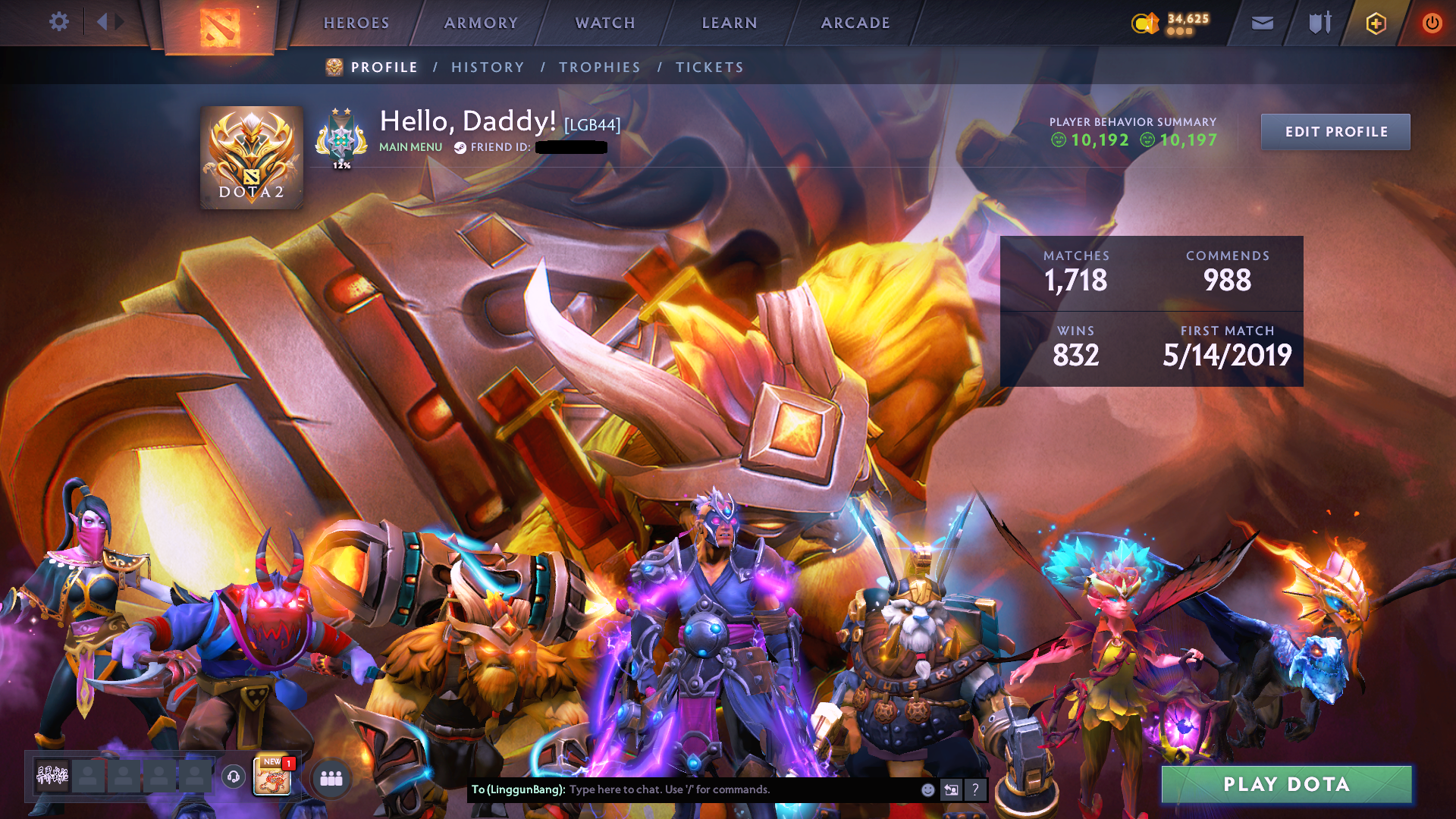Click the Shards balance coin icon showing 34,625

click(x=1145, y=23)
